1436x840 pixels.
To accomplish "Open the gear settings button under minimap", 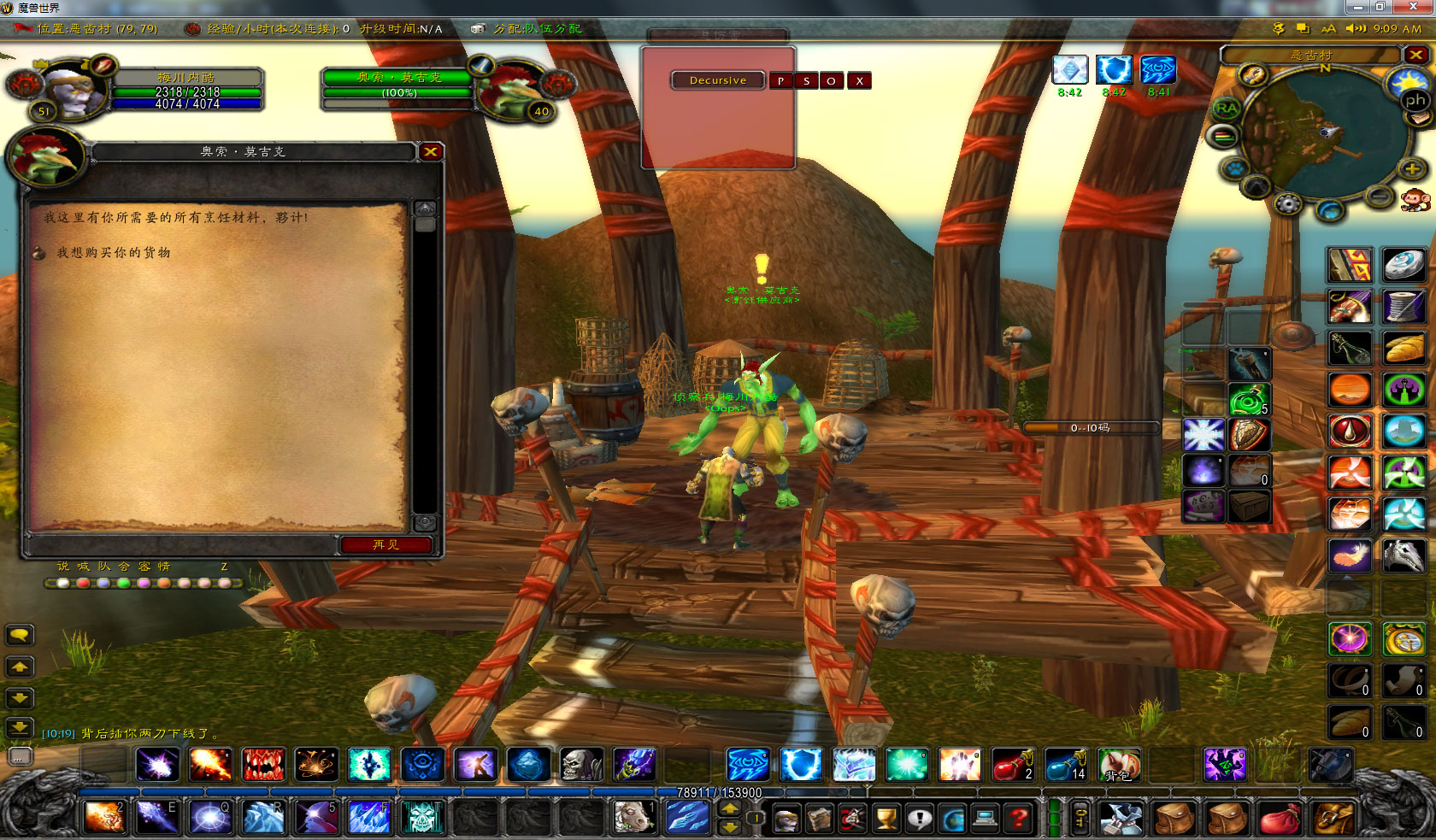I will coord(1287,204).
